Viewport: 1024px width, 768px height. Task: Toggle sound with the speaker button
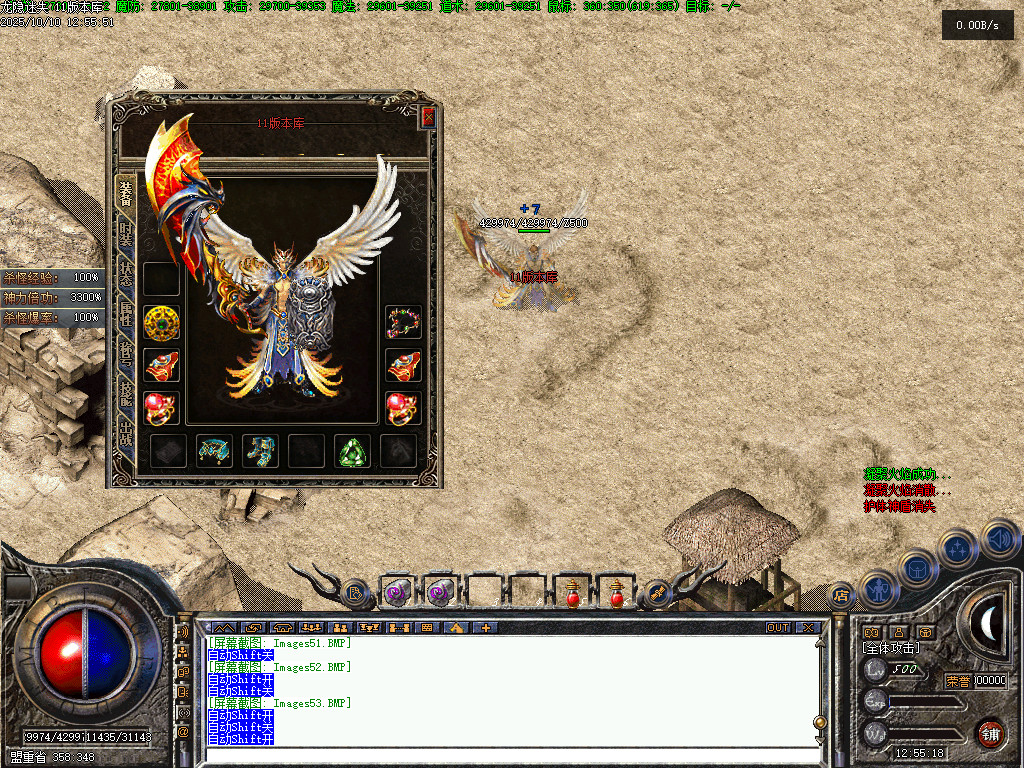tap(999, 538)
